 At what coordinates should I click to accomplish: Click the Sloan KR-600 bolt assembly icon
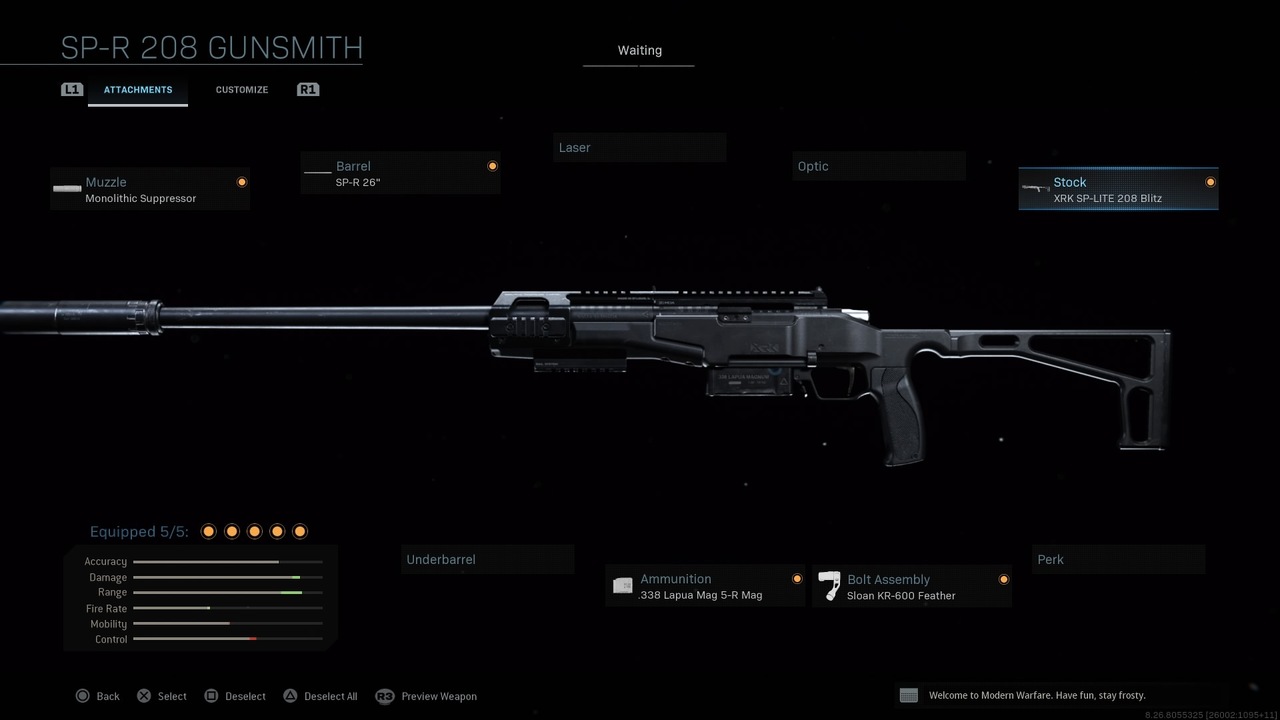click(829, 586)
